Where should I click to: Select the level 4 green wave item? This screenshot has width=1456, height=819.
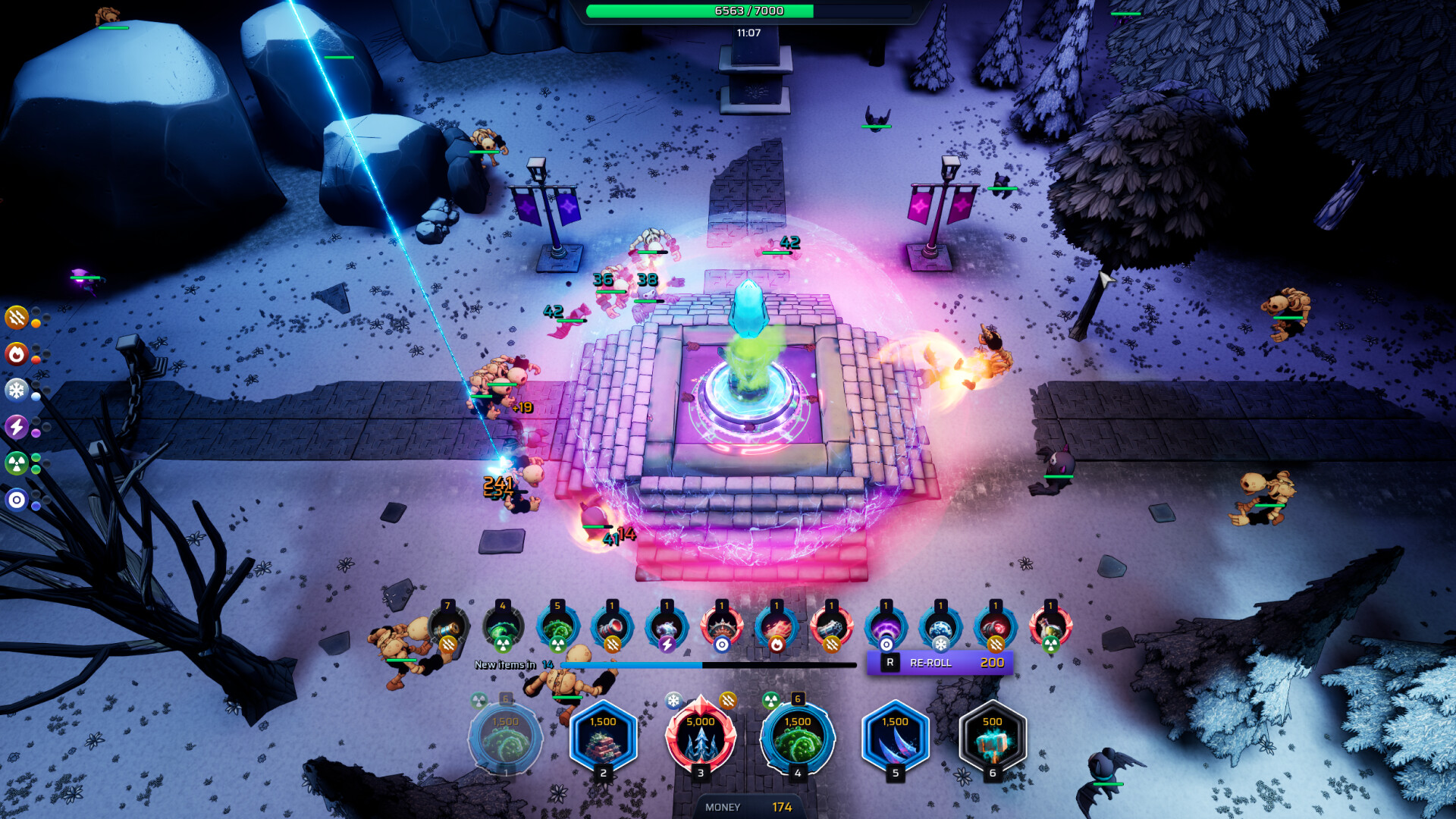coord(503,628)
